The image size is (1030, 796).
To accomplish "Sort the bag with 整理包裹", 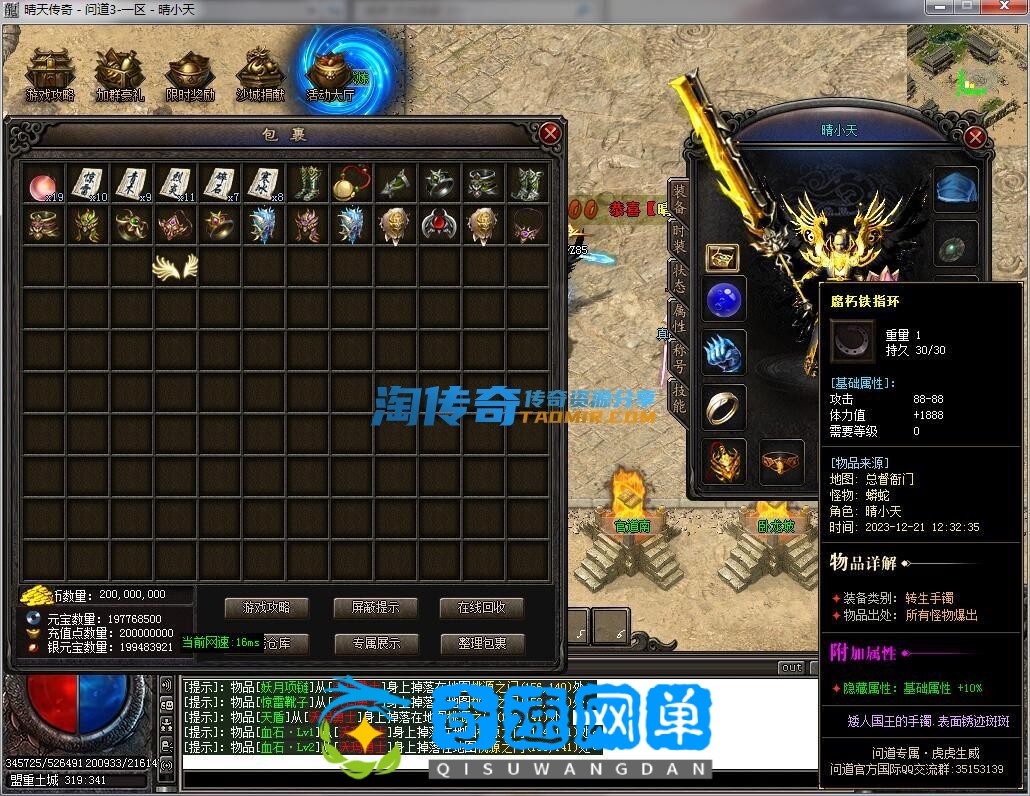I will point(482,643).
